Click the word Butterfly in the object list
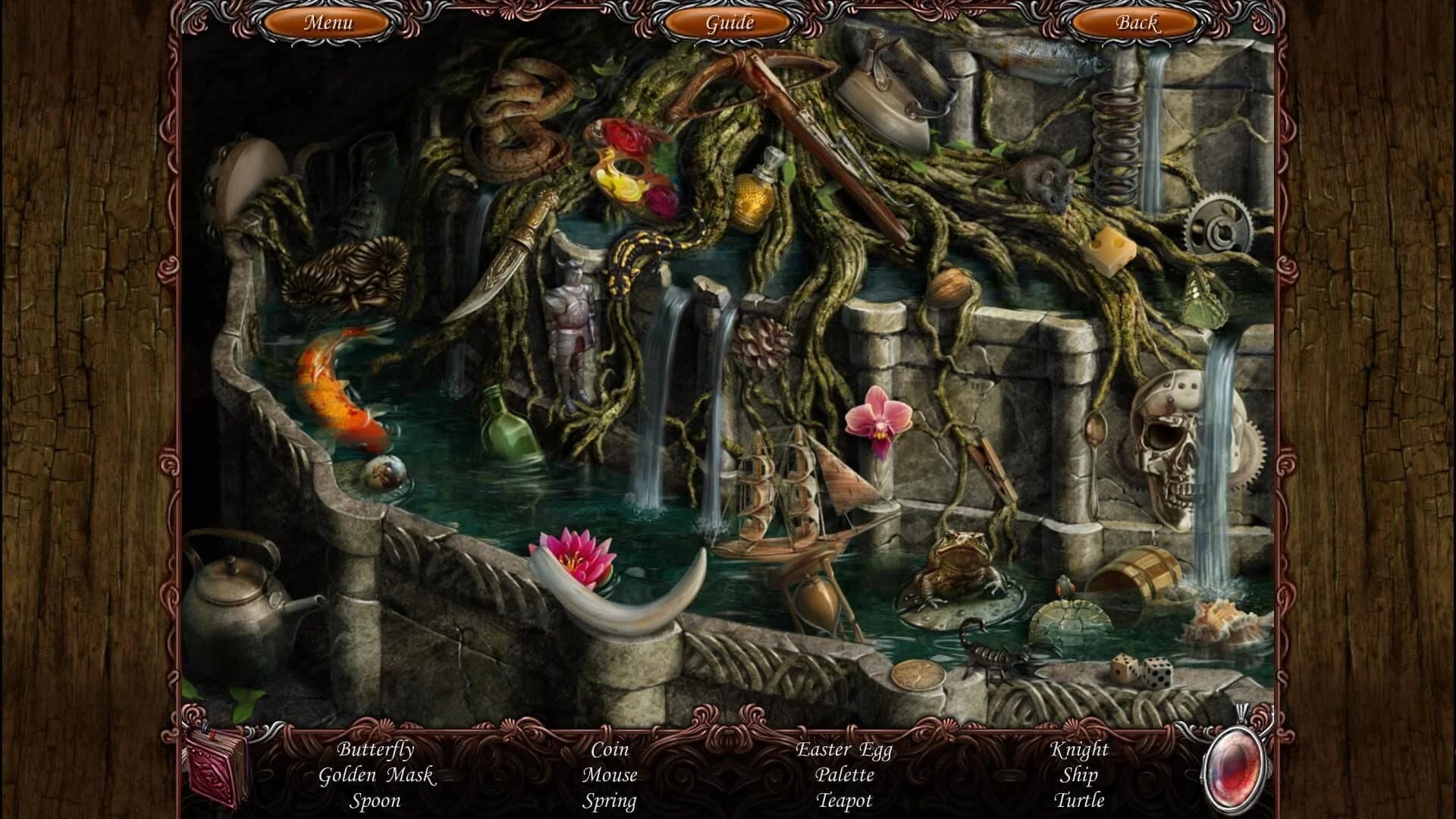 [376, 751]
